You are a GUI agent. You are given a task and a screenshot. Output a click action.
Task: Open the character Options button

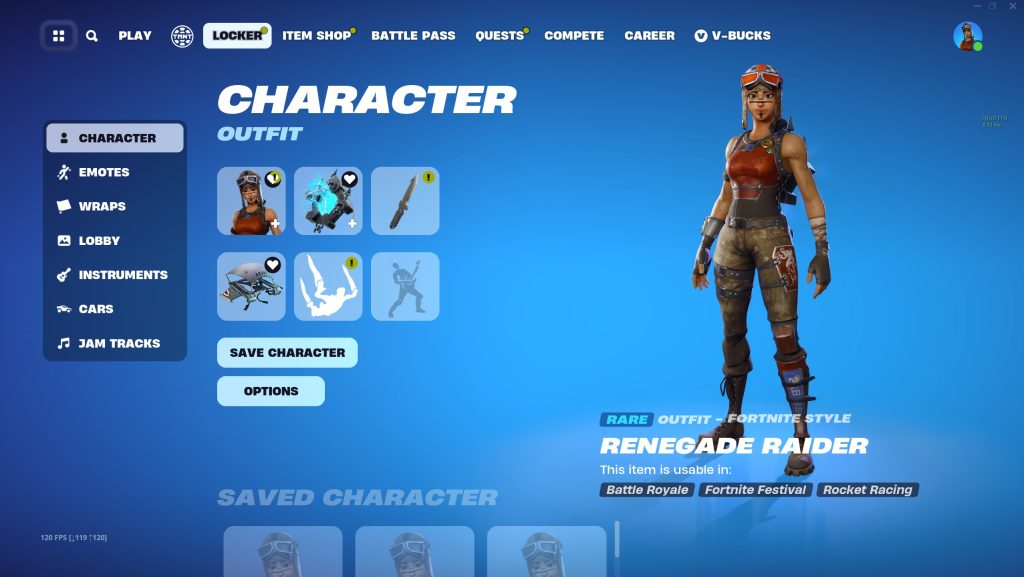[271, 391]
